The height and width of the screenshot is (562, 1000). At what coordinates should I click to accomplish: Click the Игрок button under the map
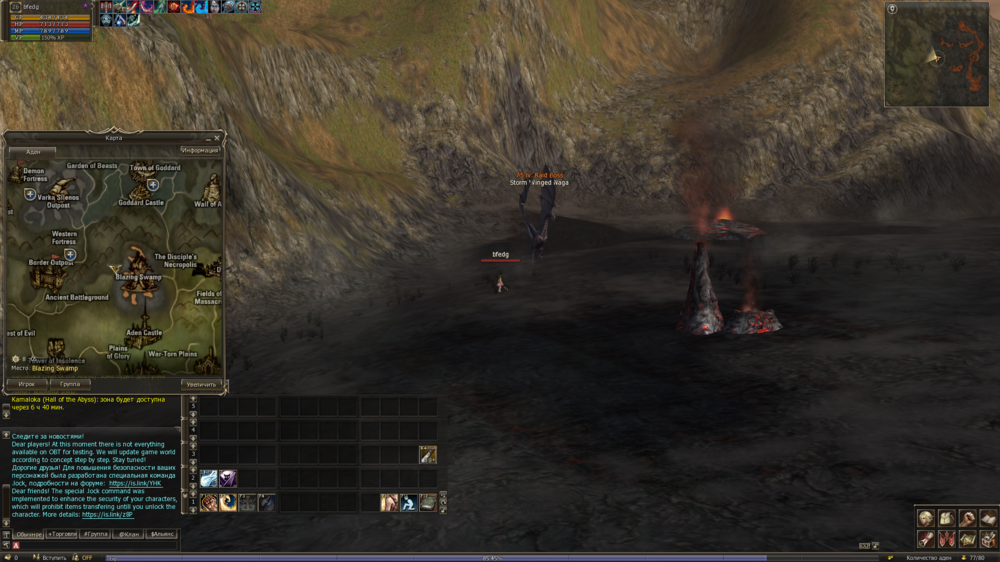click(27, 383)
